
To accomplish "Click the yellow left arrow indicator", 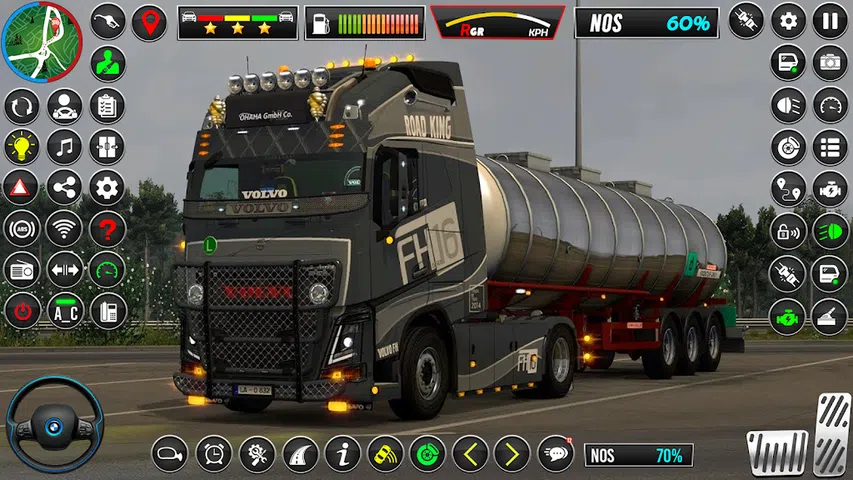I will pyautogui.click(x=470, y=454).
